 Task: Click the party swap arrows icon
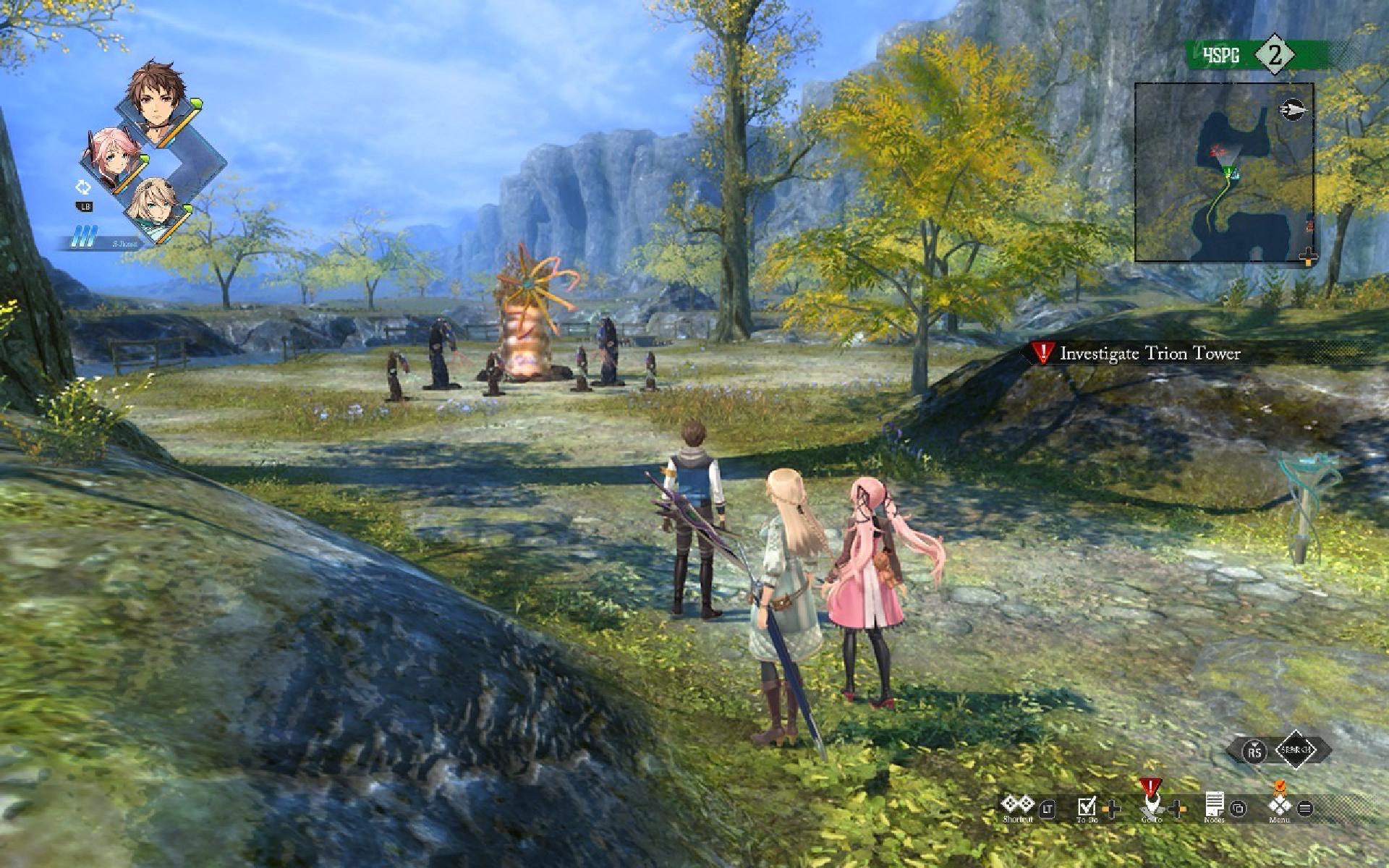[x=84, y=187]
